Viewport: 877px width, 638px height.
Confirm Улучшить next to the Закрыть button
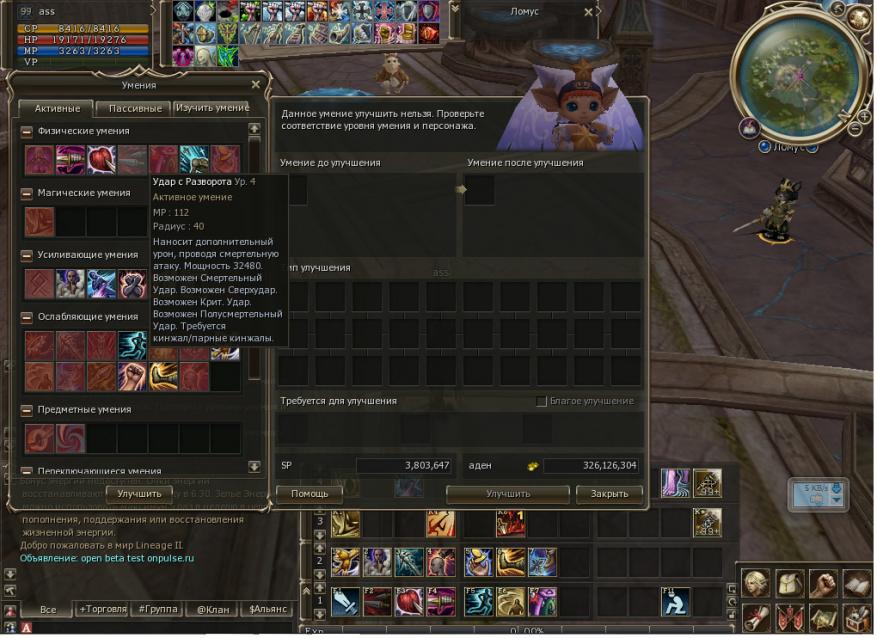pos(508,494)
